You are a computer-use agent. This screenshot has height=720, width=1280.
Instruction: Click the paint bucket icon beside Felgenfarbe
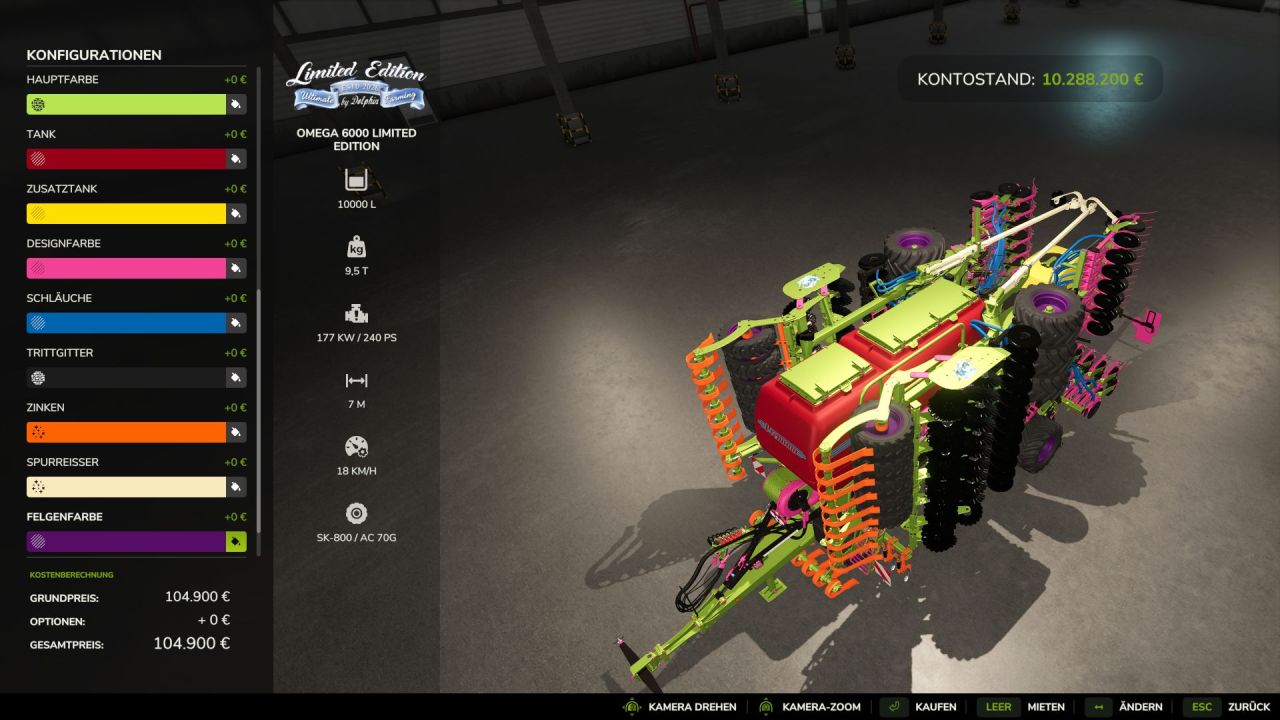pos(236,541)
